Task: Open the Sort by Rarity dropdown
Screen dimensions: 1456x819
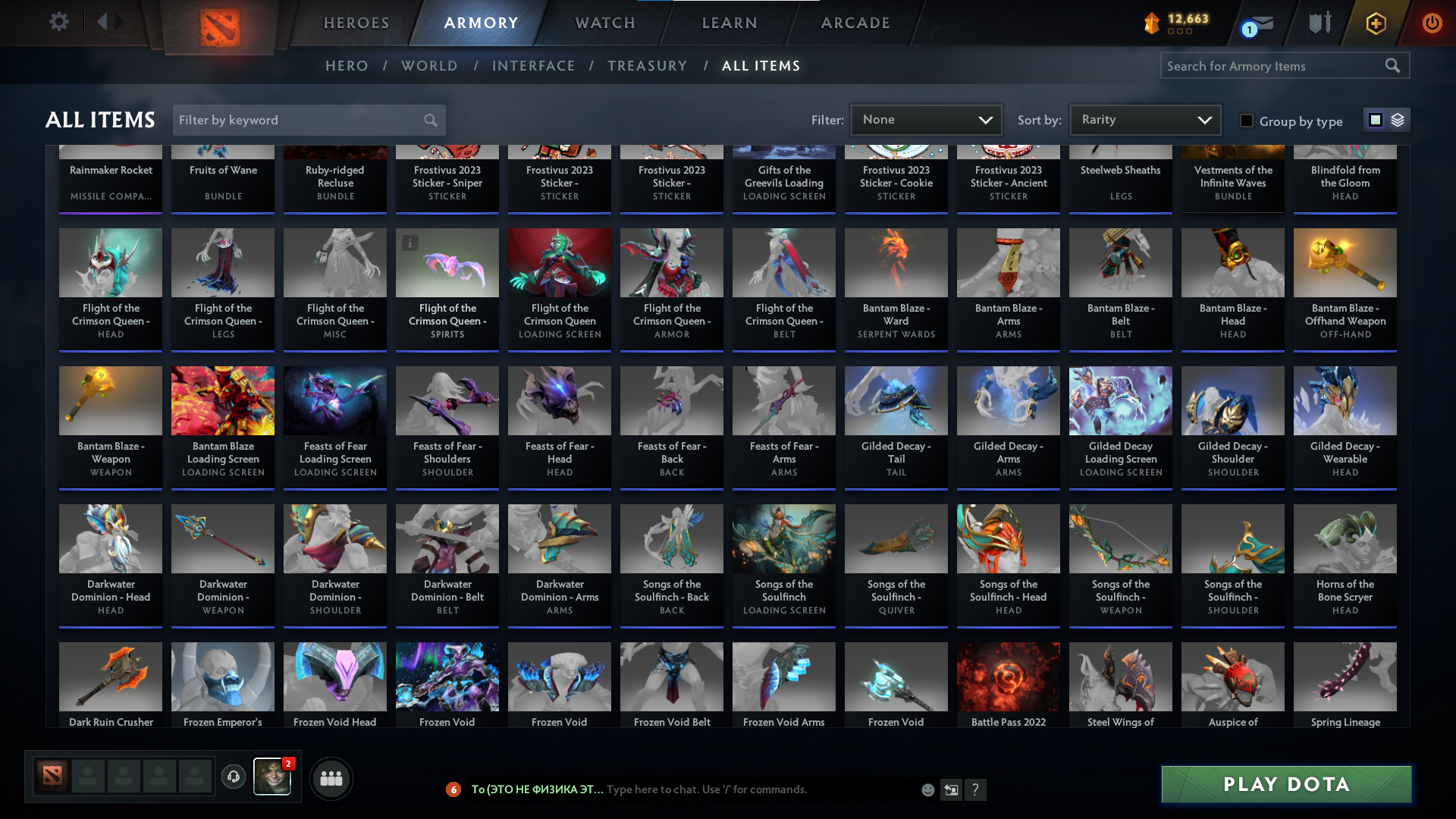Action: click(x=1144, y=119)
